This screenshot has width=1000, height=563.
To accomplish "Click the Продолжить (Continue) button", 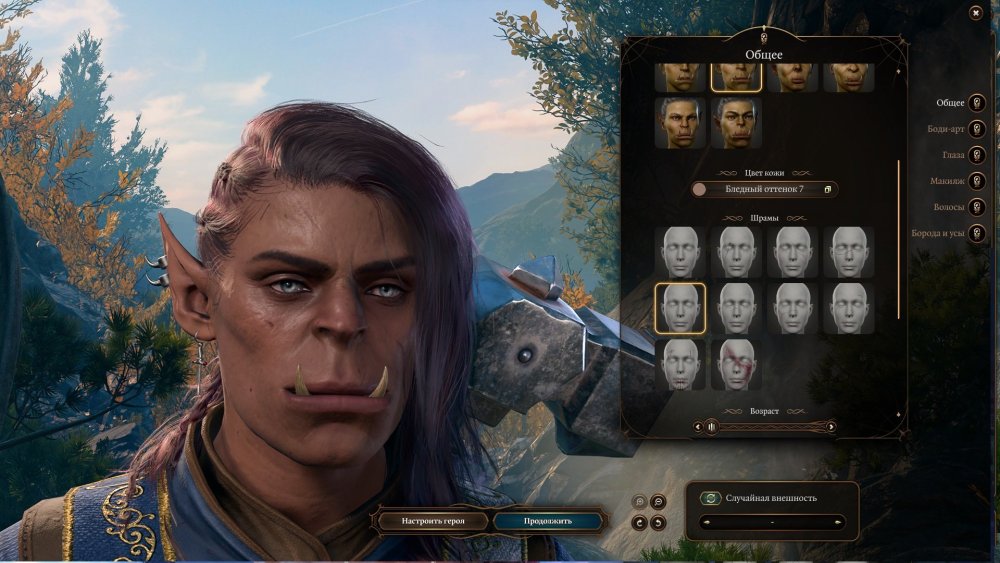I will click(548, 521).
